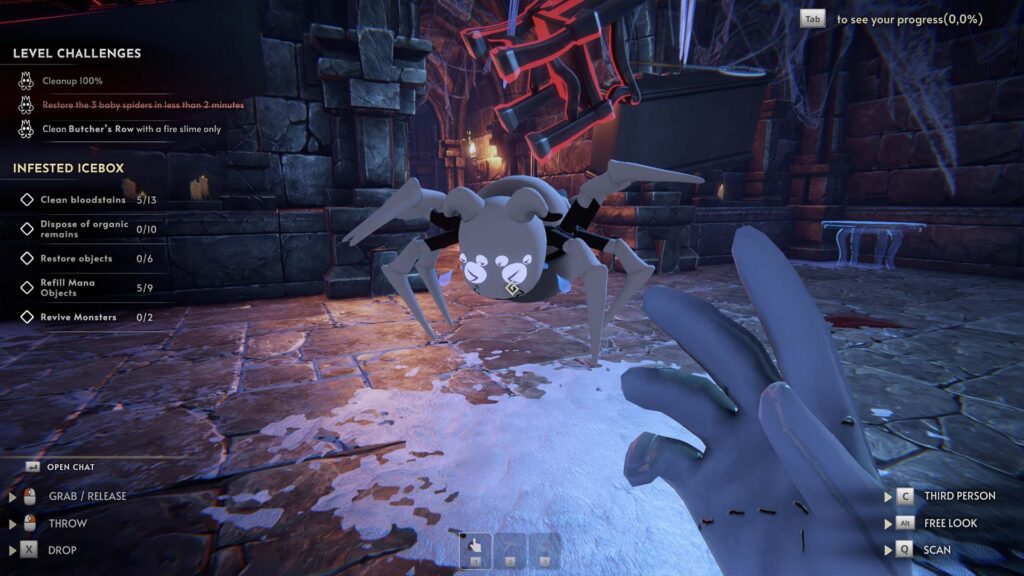Click the Restore objects objective

[76, 259]
